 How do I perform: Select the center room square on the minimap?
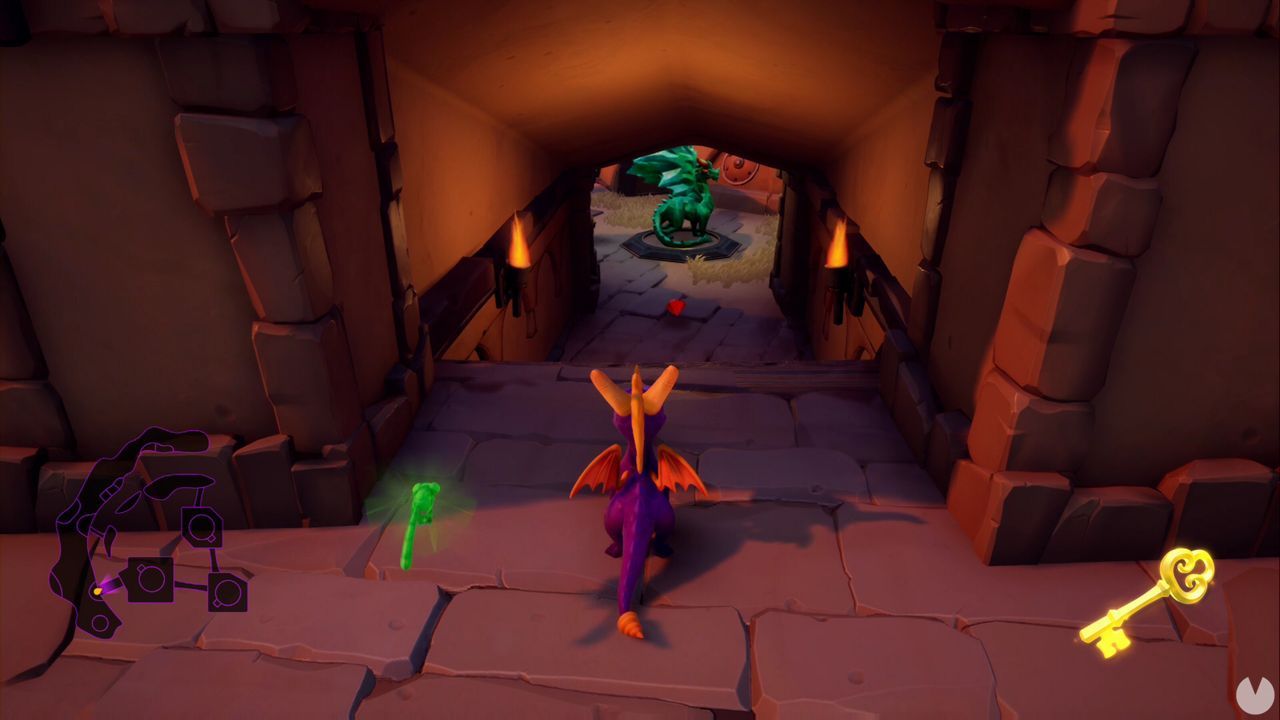pos(151,579)
